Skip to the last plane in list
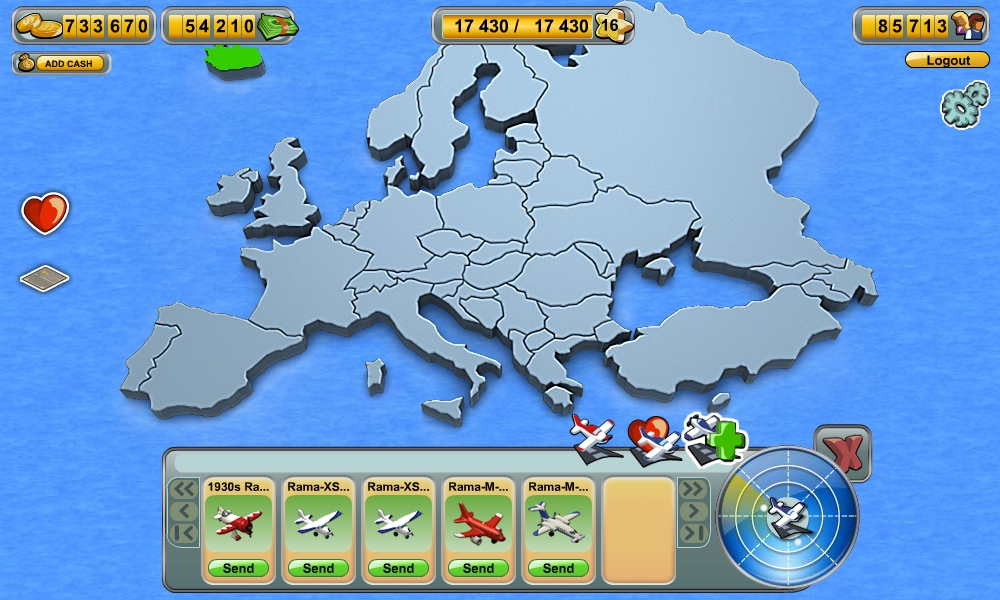This screenshot has height=600, width=1000. pos(693,533)
